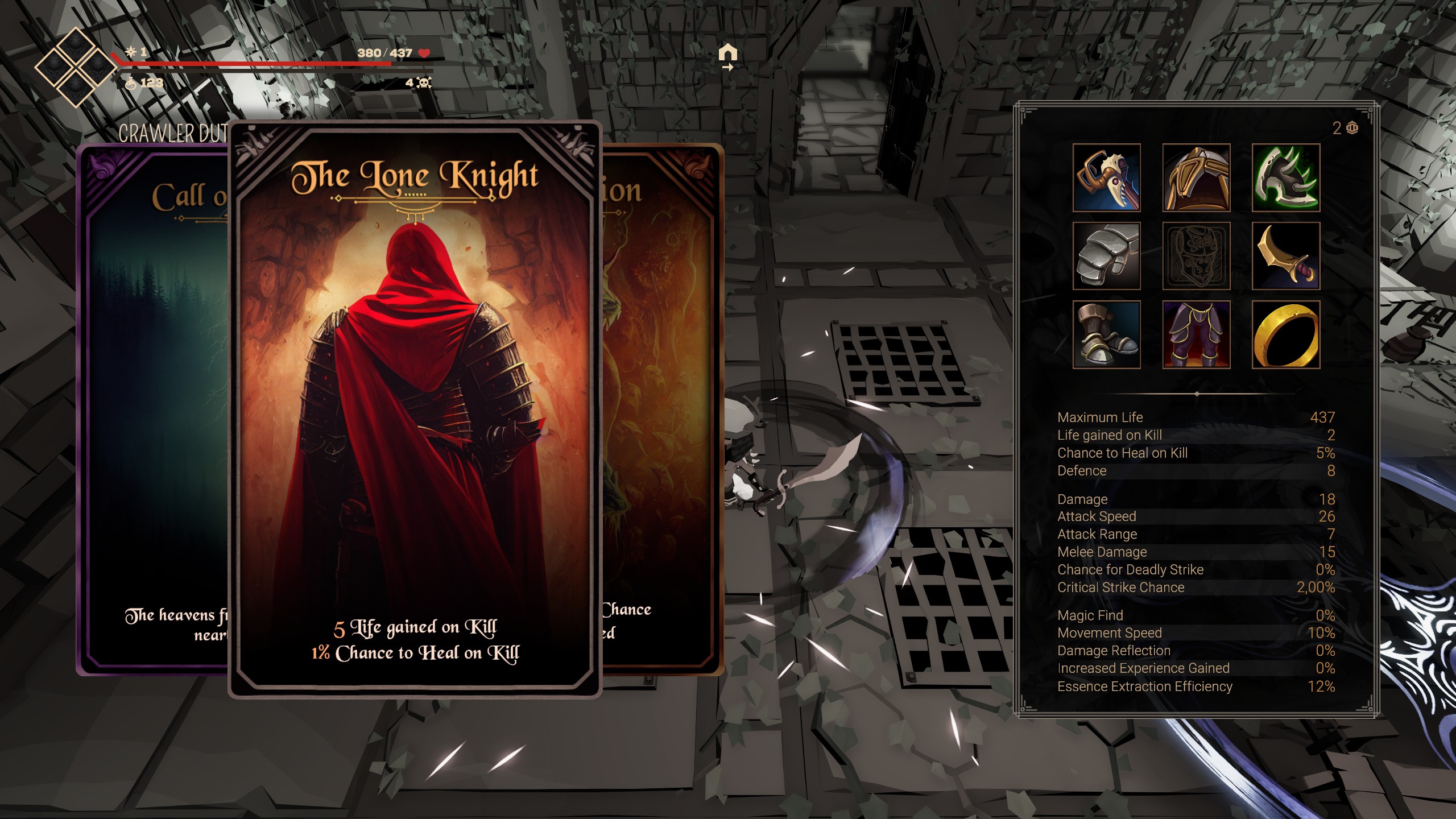Click the golden helmet equipment slot
Screen dimensions: 1456x819
pos(1196,177)
